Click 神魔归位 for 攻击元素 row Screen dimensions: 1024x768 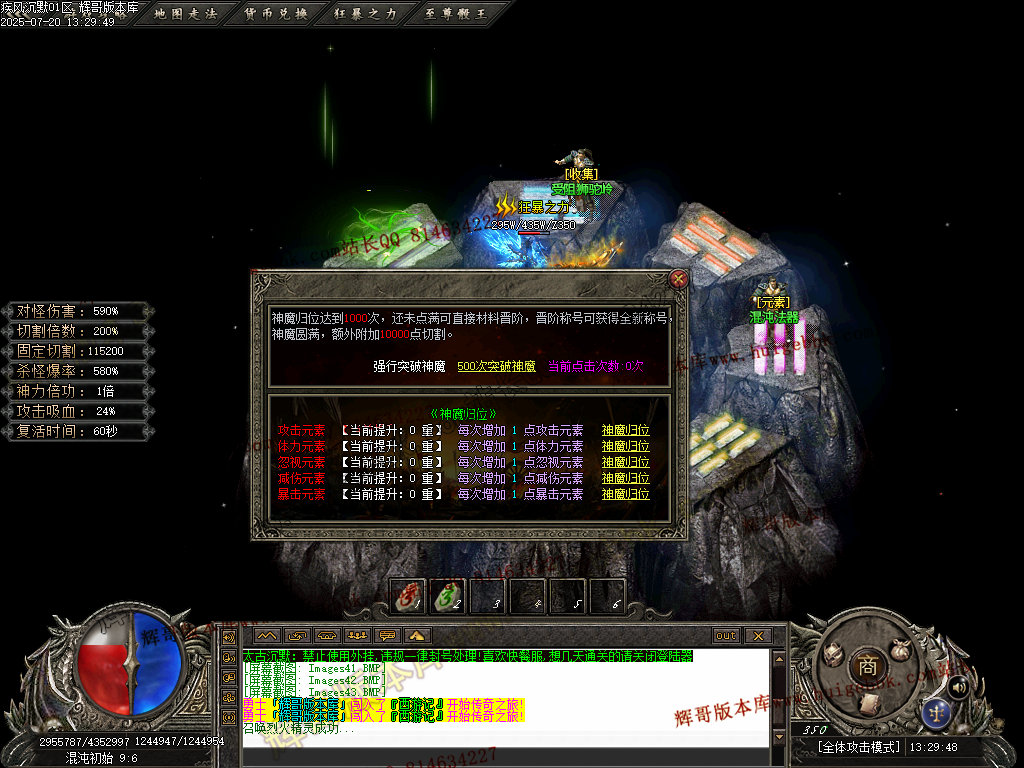point(625,431)
